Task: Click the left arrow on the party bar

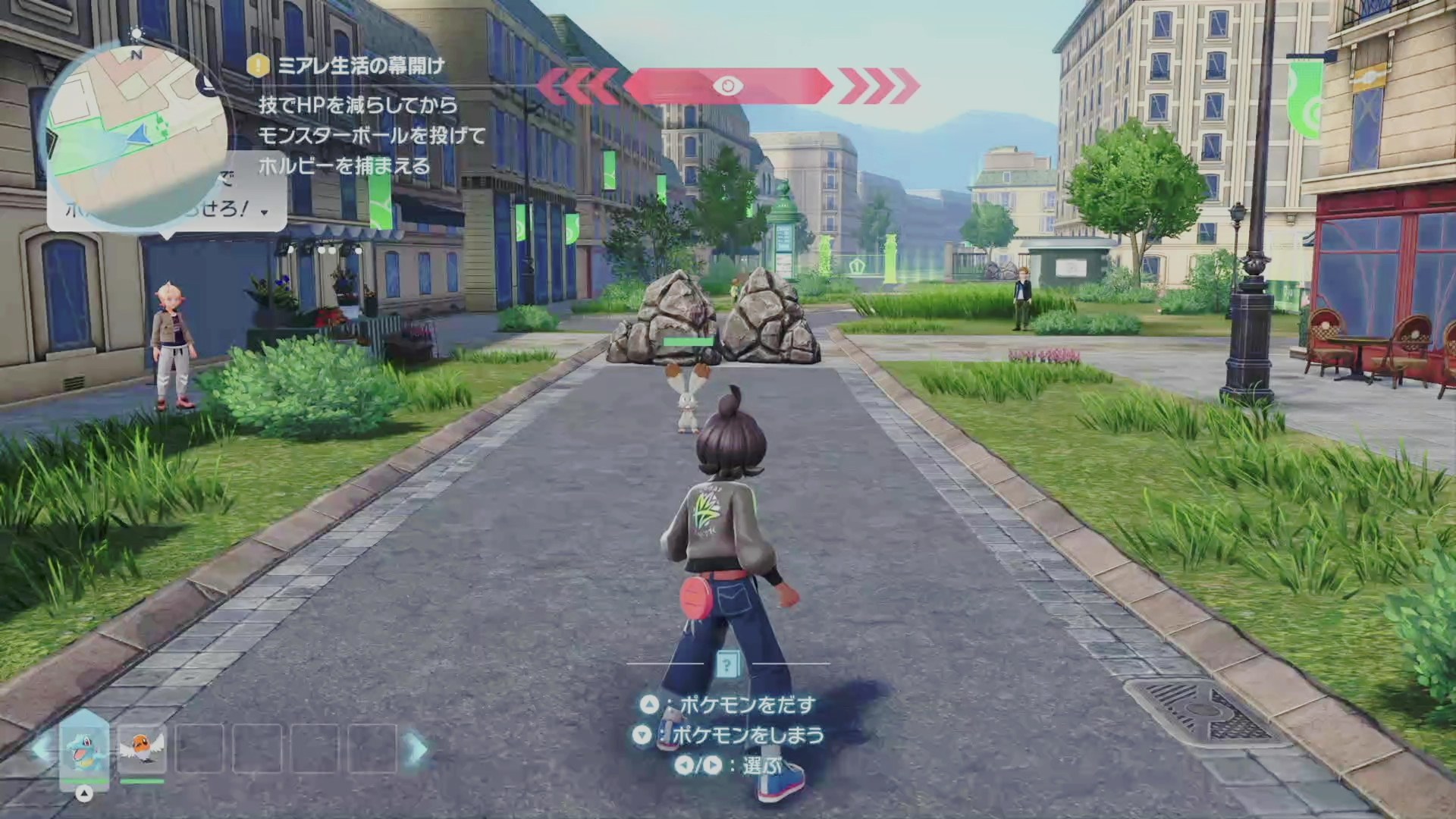Action: pos(41,749)
